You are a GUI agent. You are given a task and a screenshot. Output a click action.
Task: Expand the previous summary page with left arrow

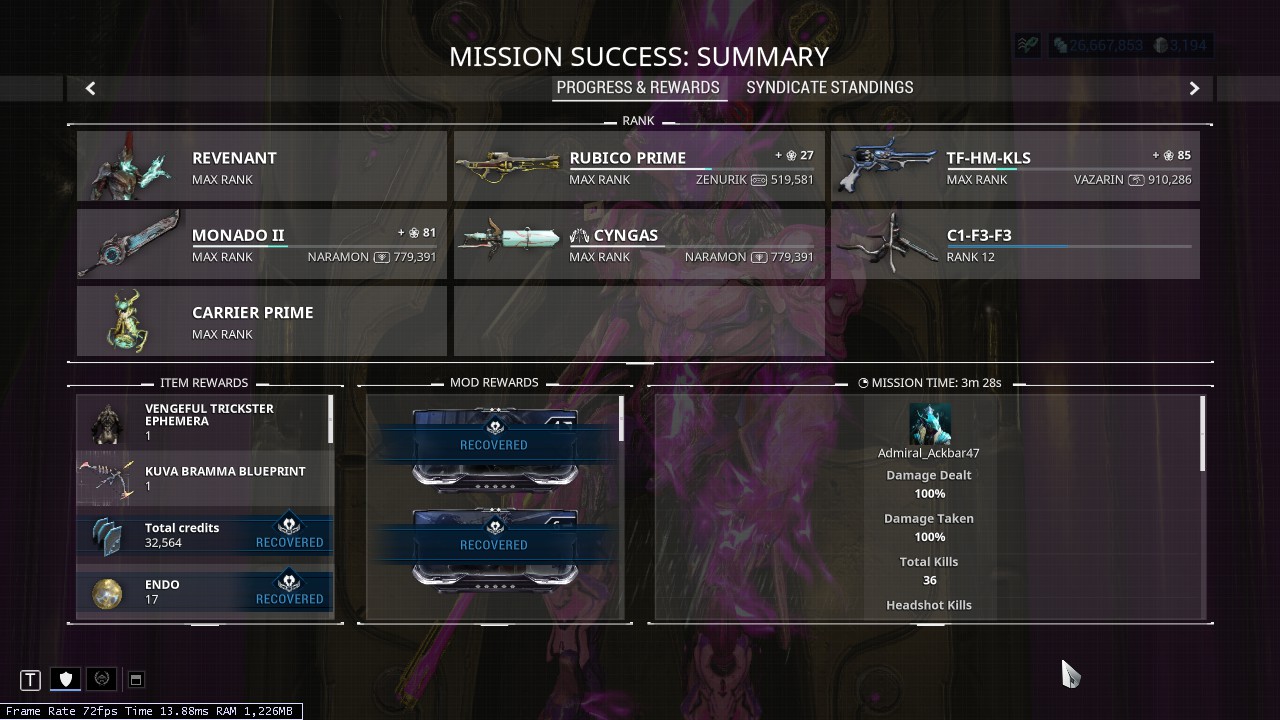coord(90,88)
